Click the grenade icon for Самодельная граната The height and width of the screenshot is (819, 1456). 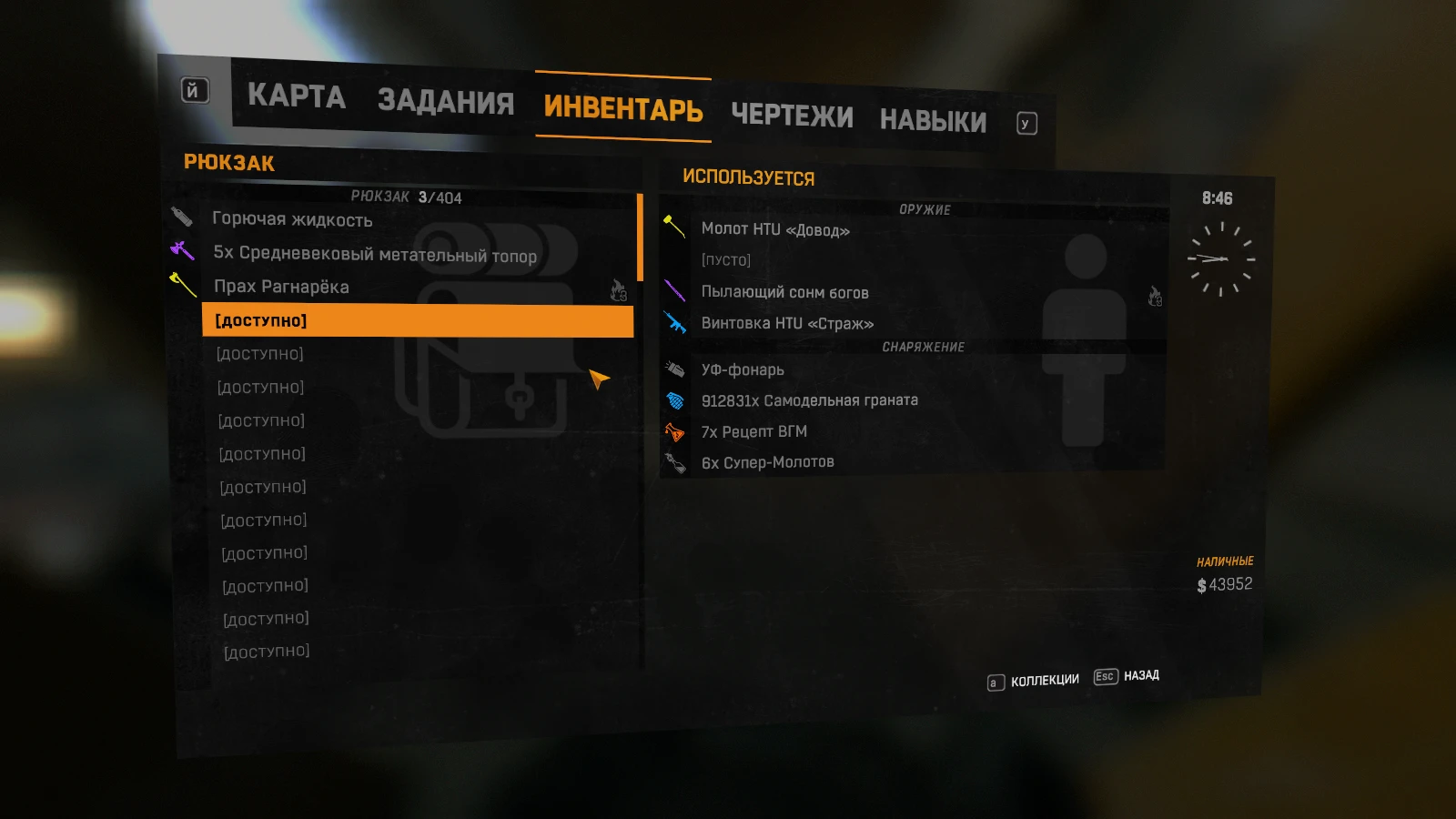coord(674,399)
